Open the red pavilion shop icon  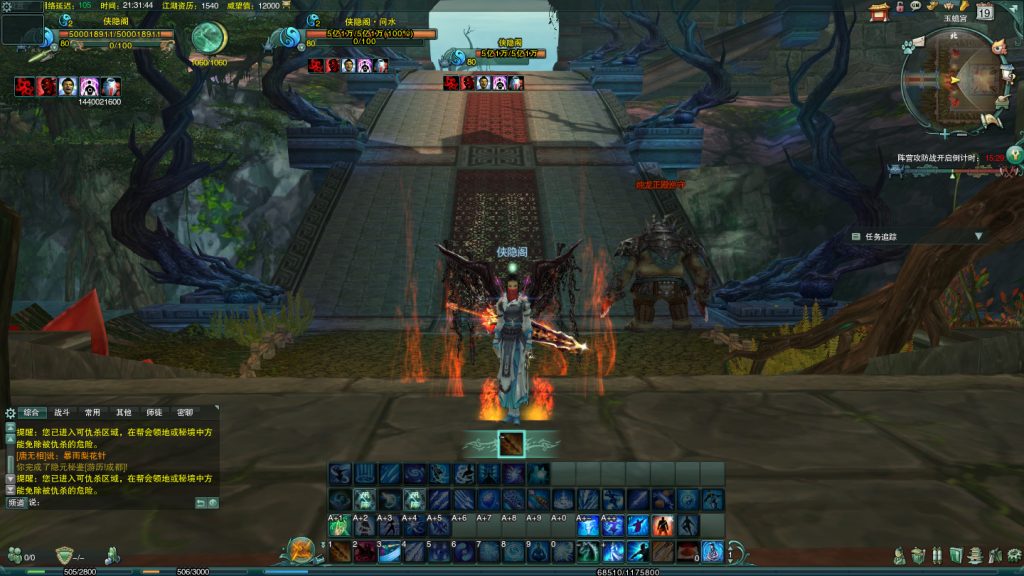[879, 12]
